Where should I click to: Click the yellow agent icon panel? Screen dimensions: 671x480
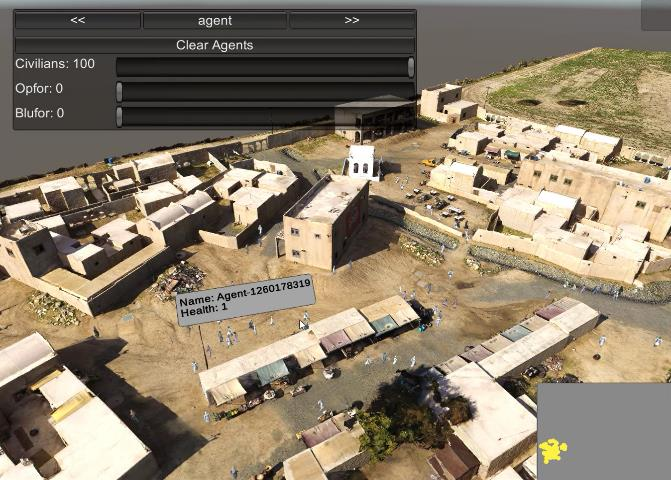[x=554, y=450]
